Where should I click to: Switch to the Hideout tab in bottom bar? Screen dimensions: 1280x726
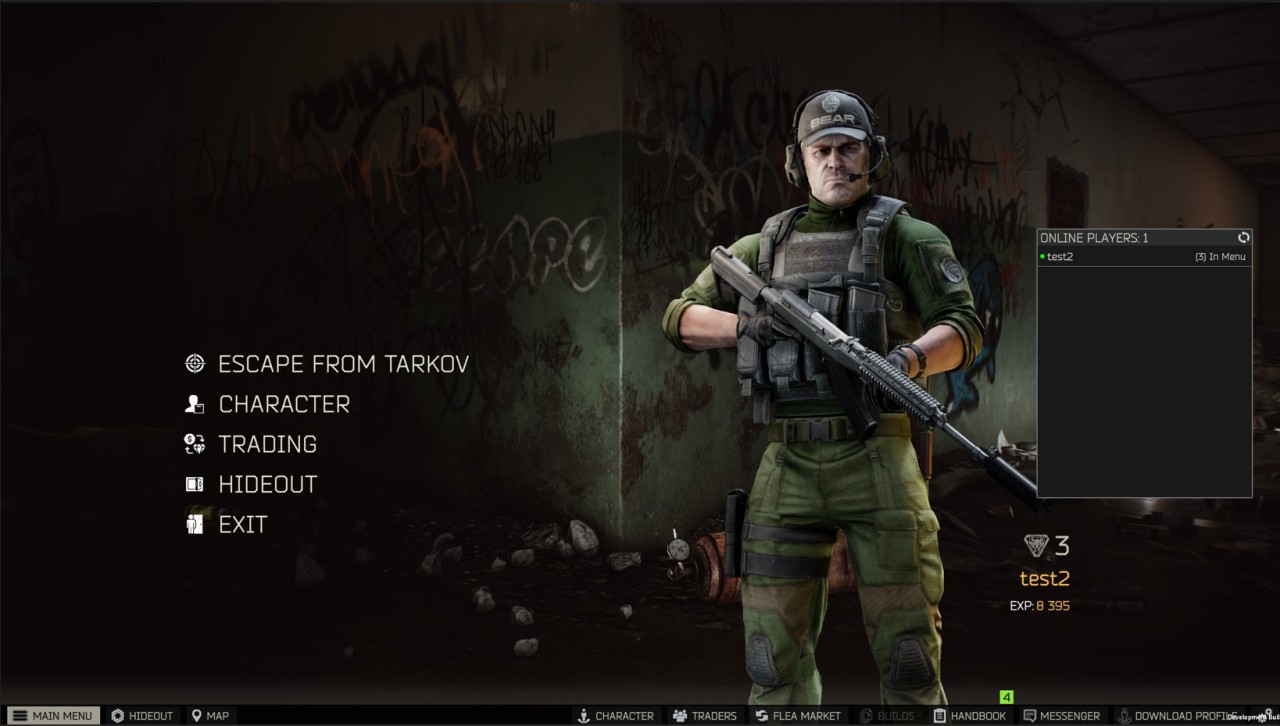[142, 716]
